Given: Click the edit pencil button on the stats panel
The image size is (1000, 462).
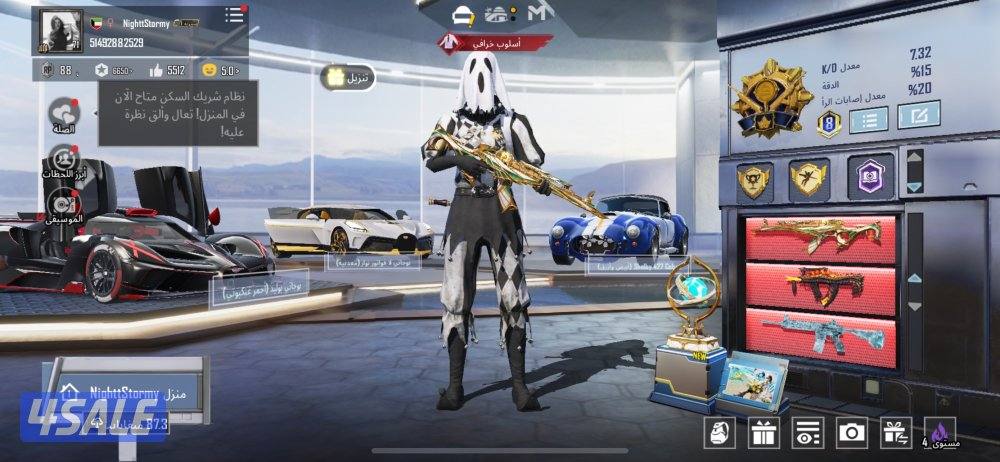Looking at the screenshot, I should pyautogui.click(x=918, y=116).
